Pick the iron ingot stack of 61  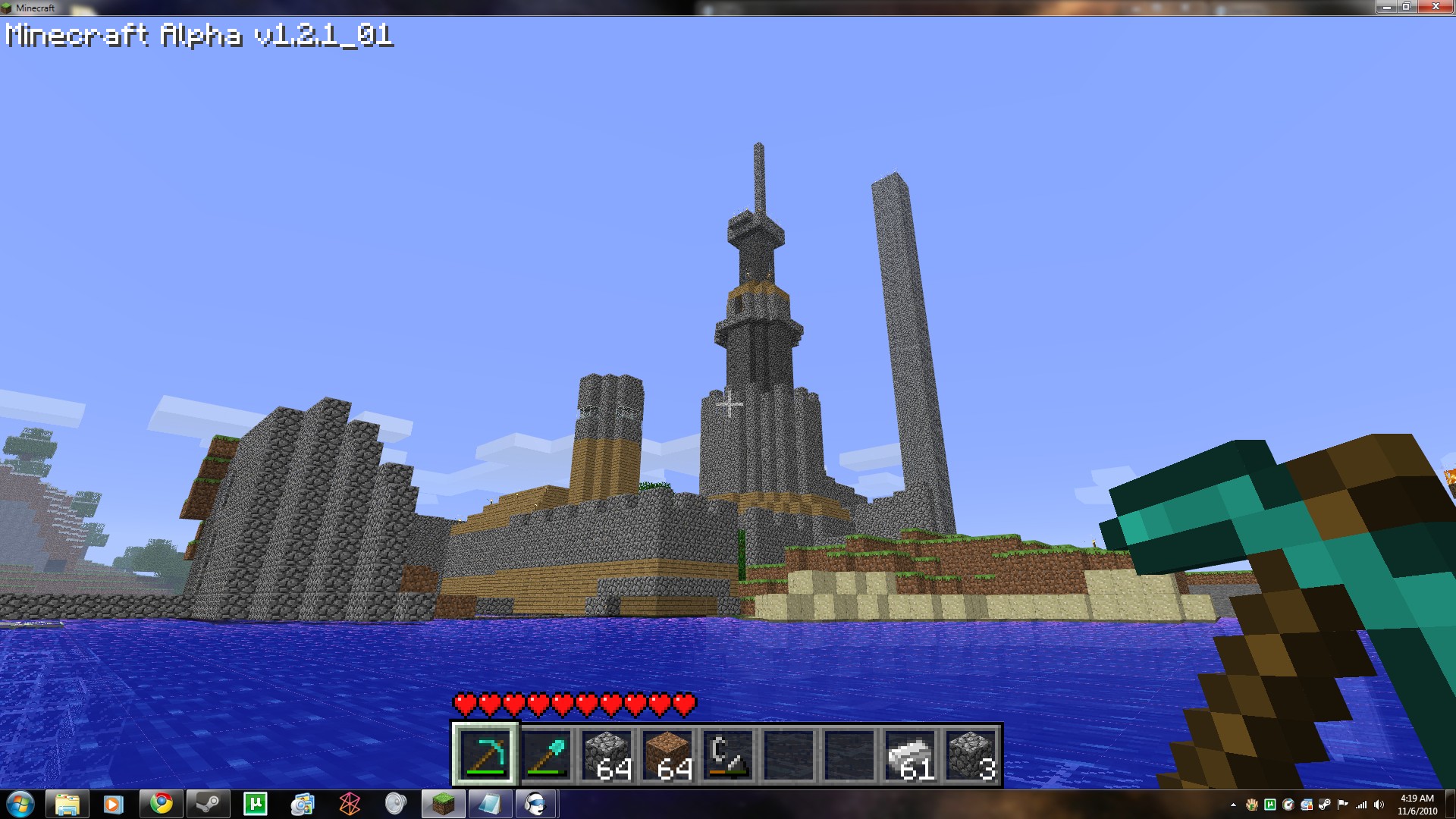click(911, 755)
